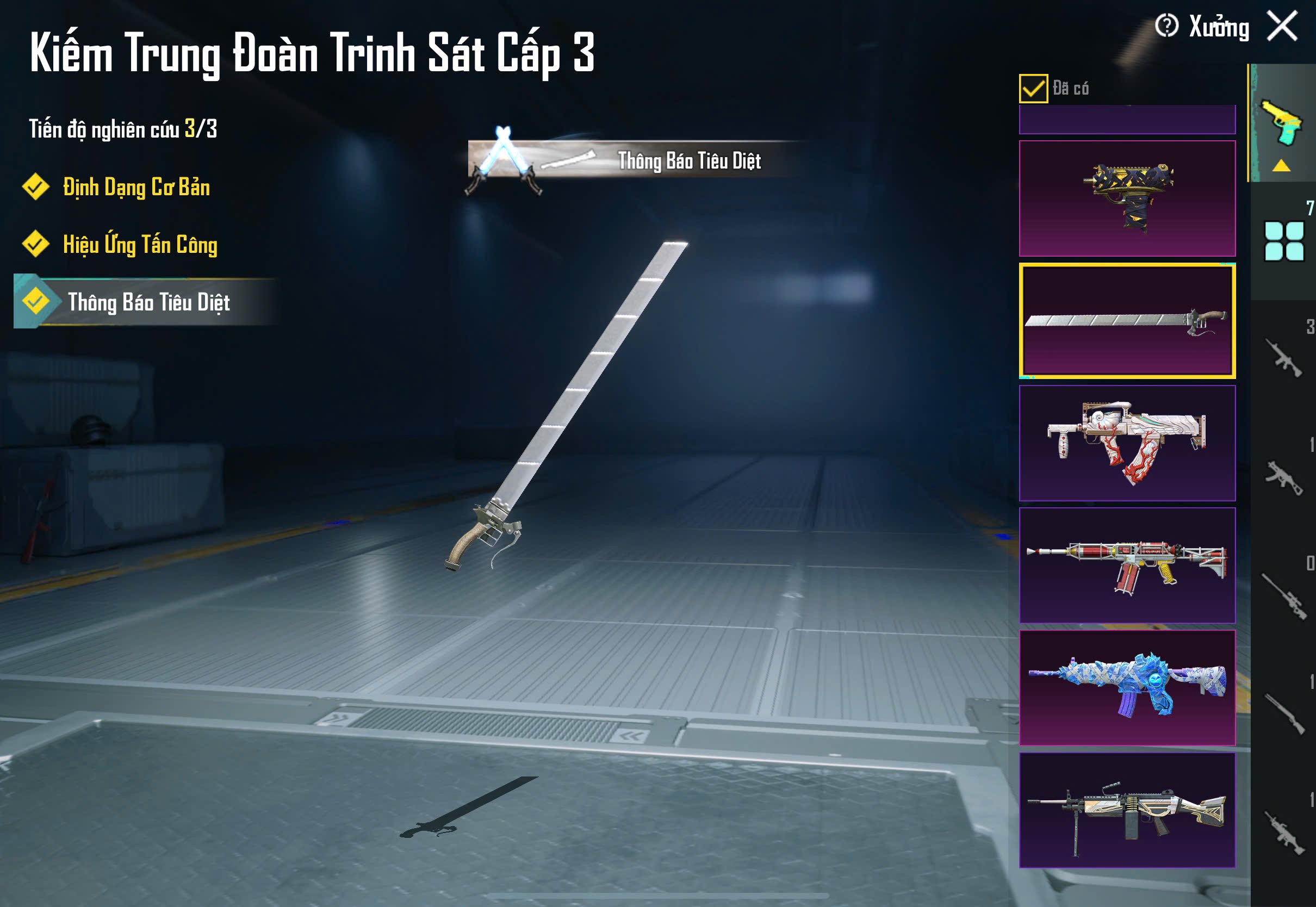Select the red rocket-themed rifle skin
Viewport: 1316px width, 907px height.
(1127, 566)
